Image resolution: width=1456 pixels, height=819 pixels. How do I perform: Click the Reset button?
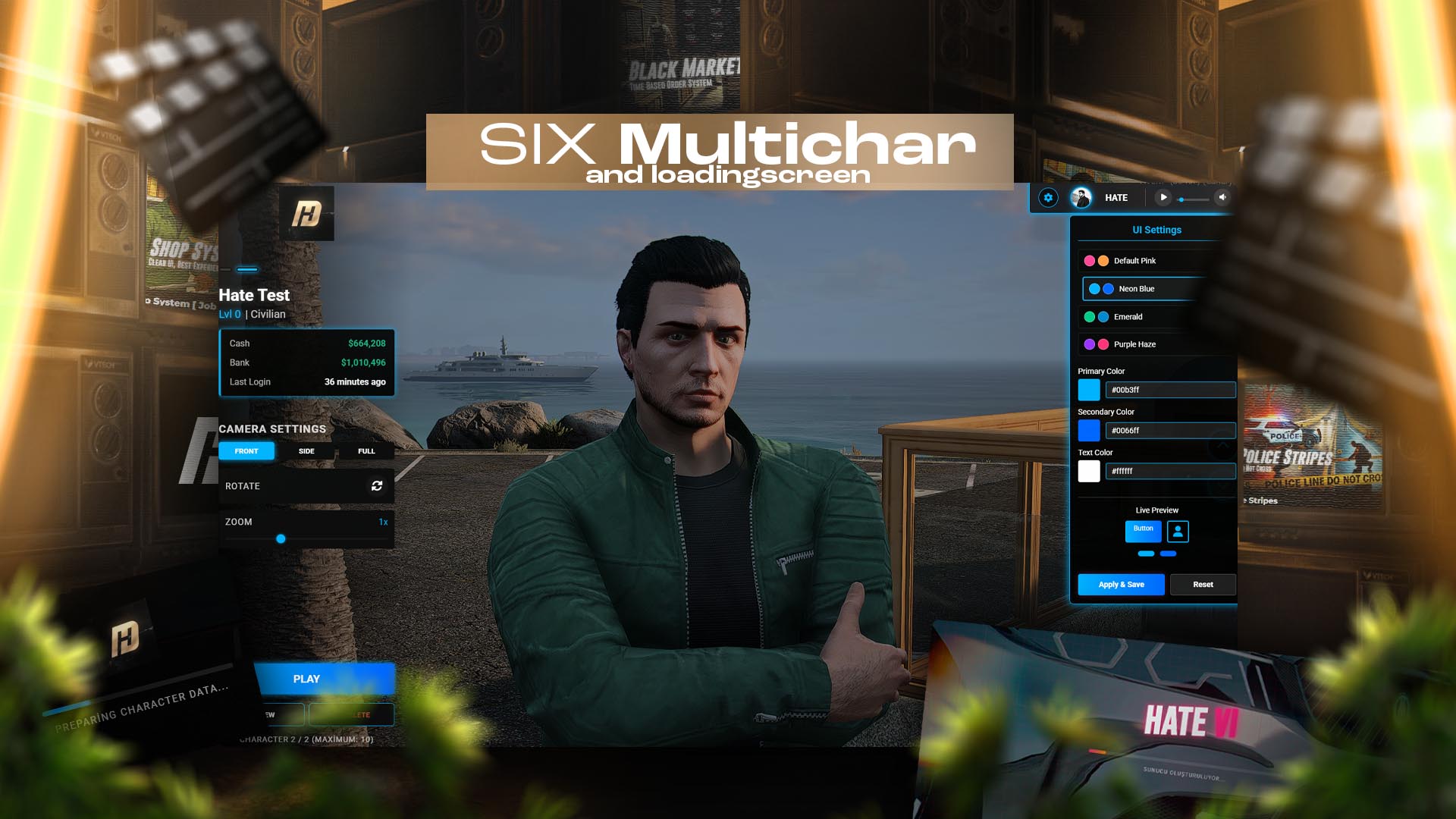[x=1203, y=585]
